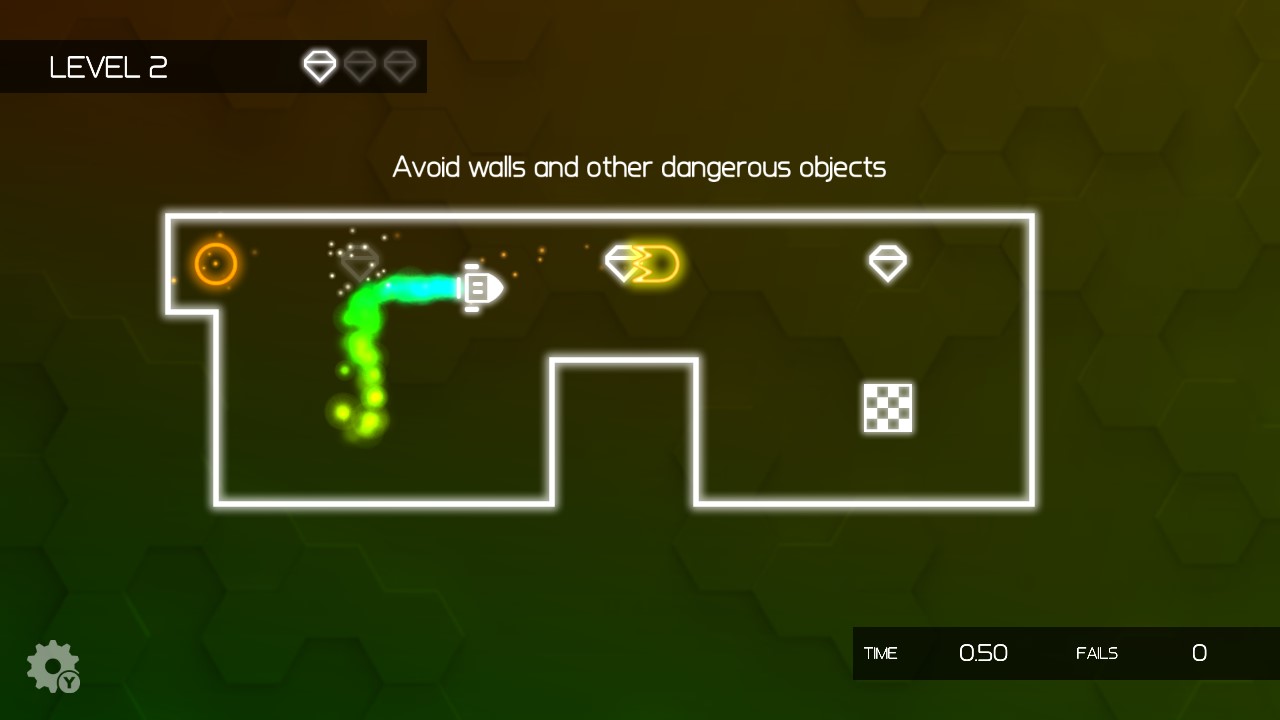This screenshot has width=1280, height=720.
Task: Click the instruction text about avoiding walls
Action: [x=638, y=167]
